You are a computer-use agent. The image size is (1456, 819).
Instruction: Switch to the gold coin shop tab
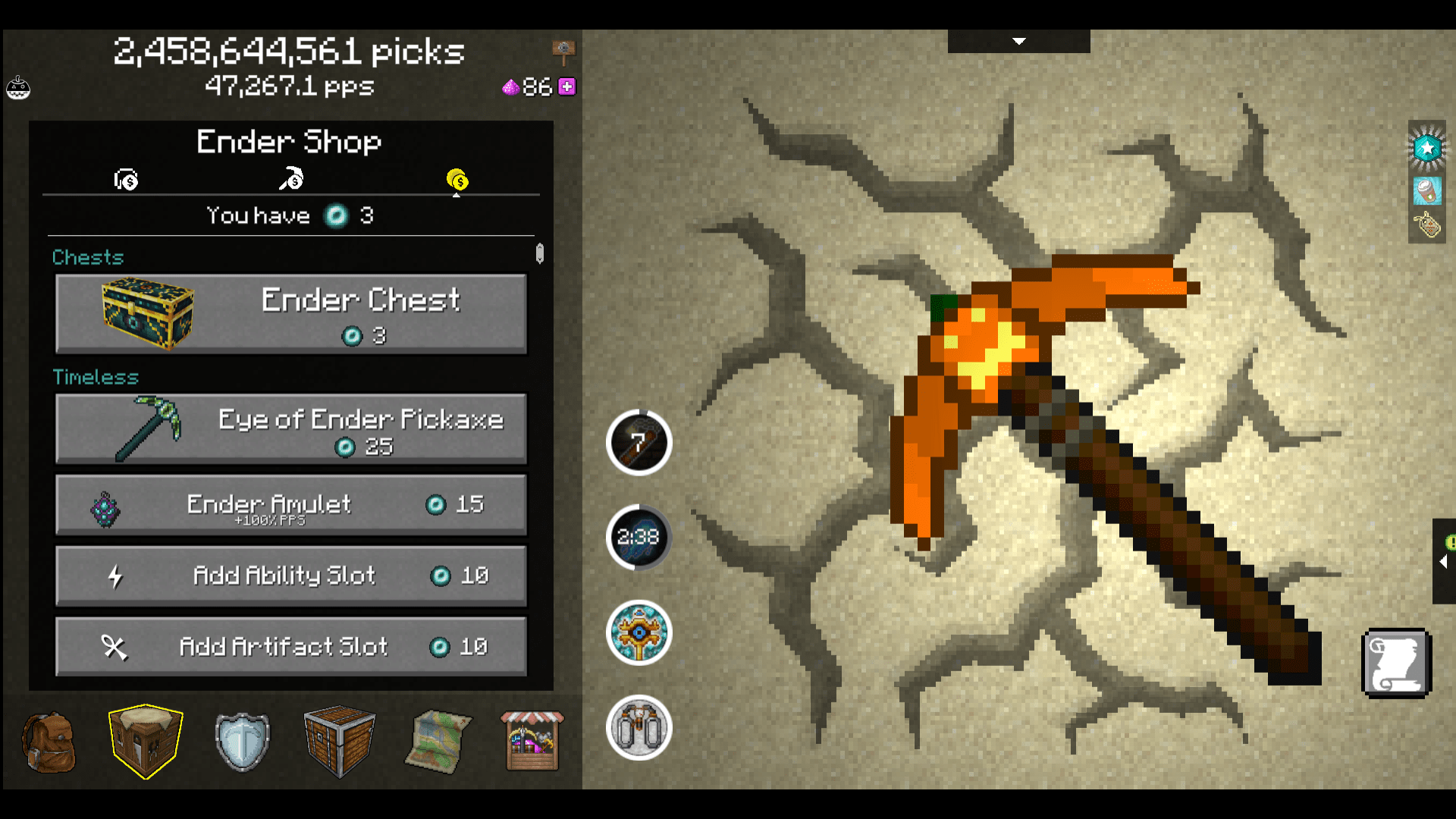pos(457,180)
